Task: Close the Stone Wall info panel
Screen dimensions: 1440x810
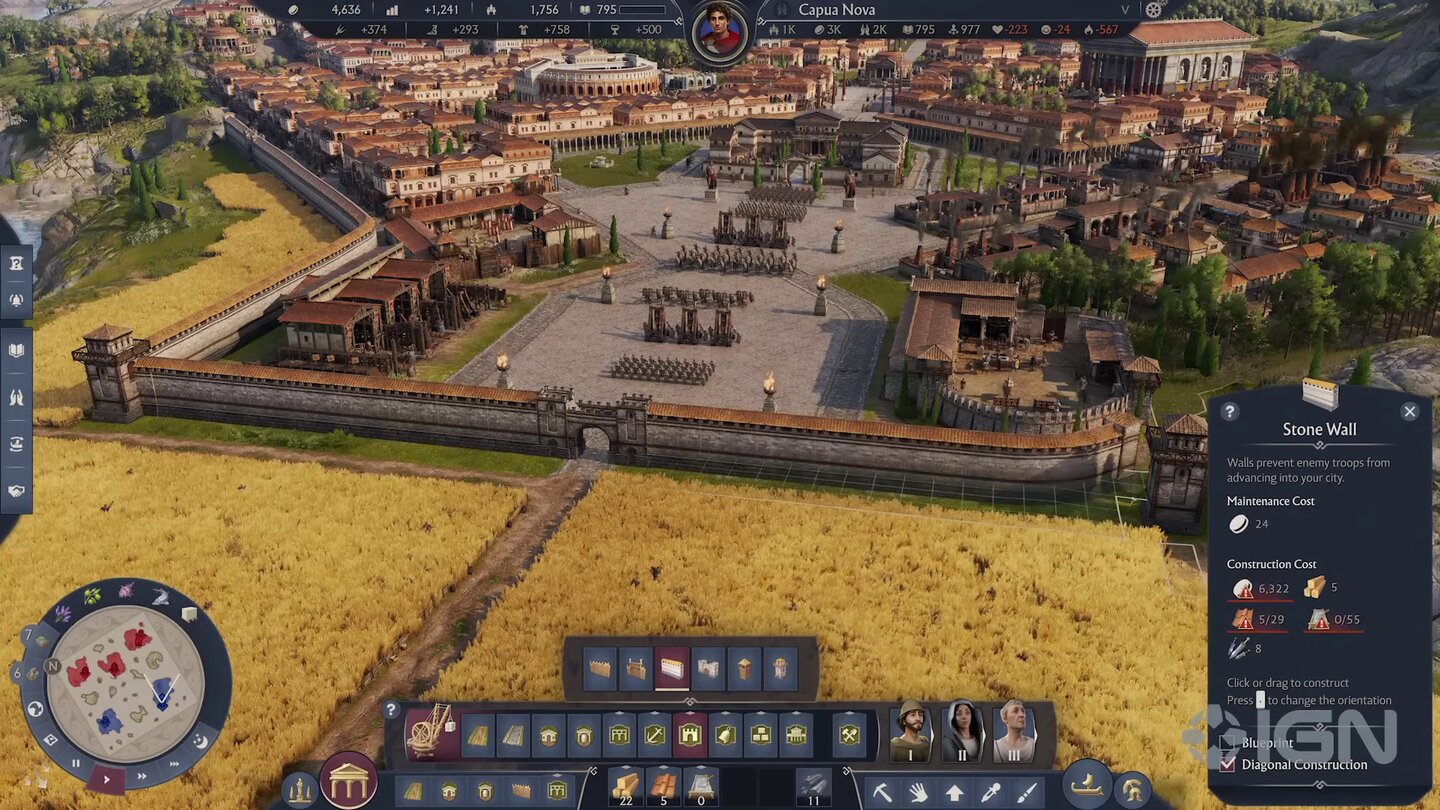Action: coord(1410,411)
